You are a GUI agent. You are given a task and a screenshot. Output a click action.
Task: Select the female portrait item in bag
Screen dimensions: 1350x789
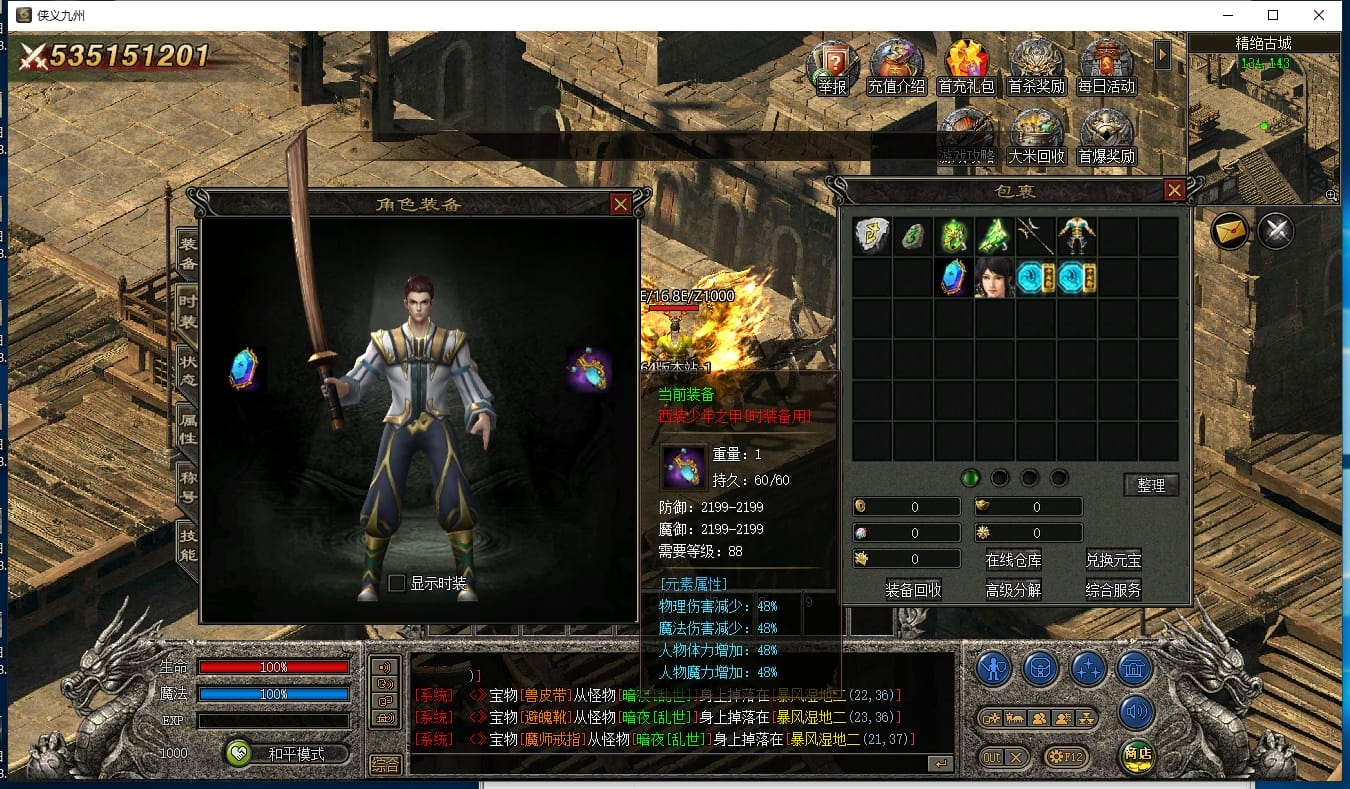[995, 277]
